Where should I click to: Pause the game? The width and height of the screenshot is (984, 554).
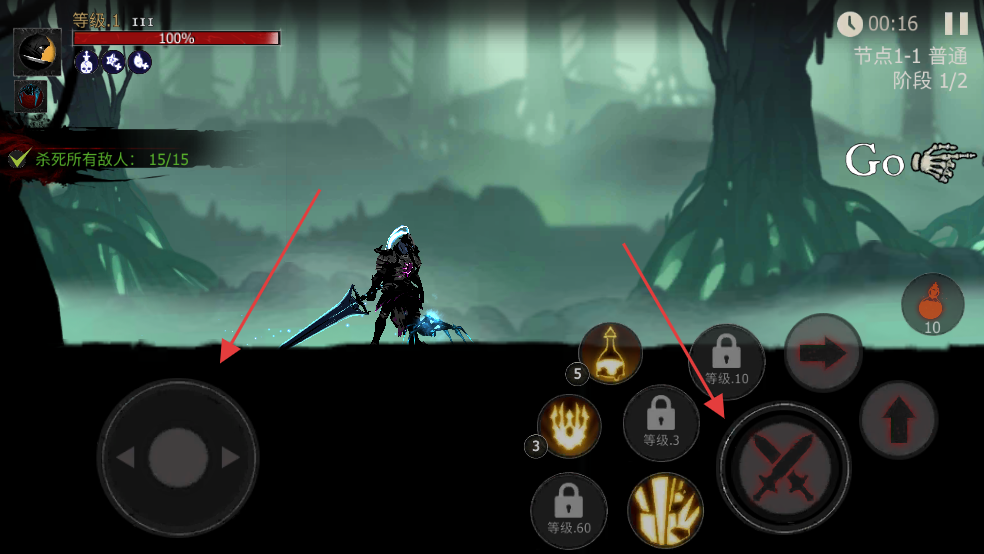tap(956, 24)
